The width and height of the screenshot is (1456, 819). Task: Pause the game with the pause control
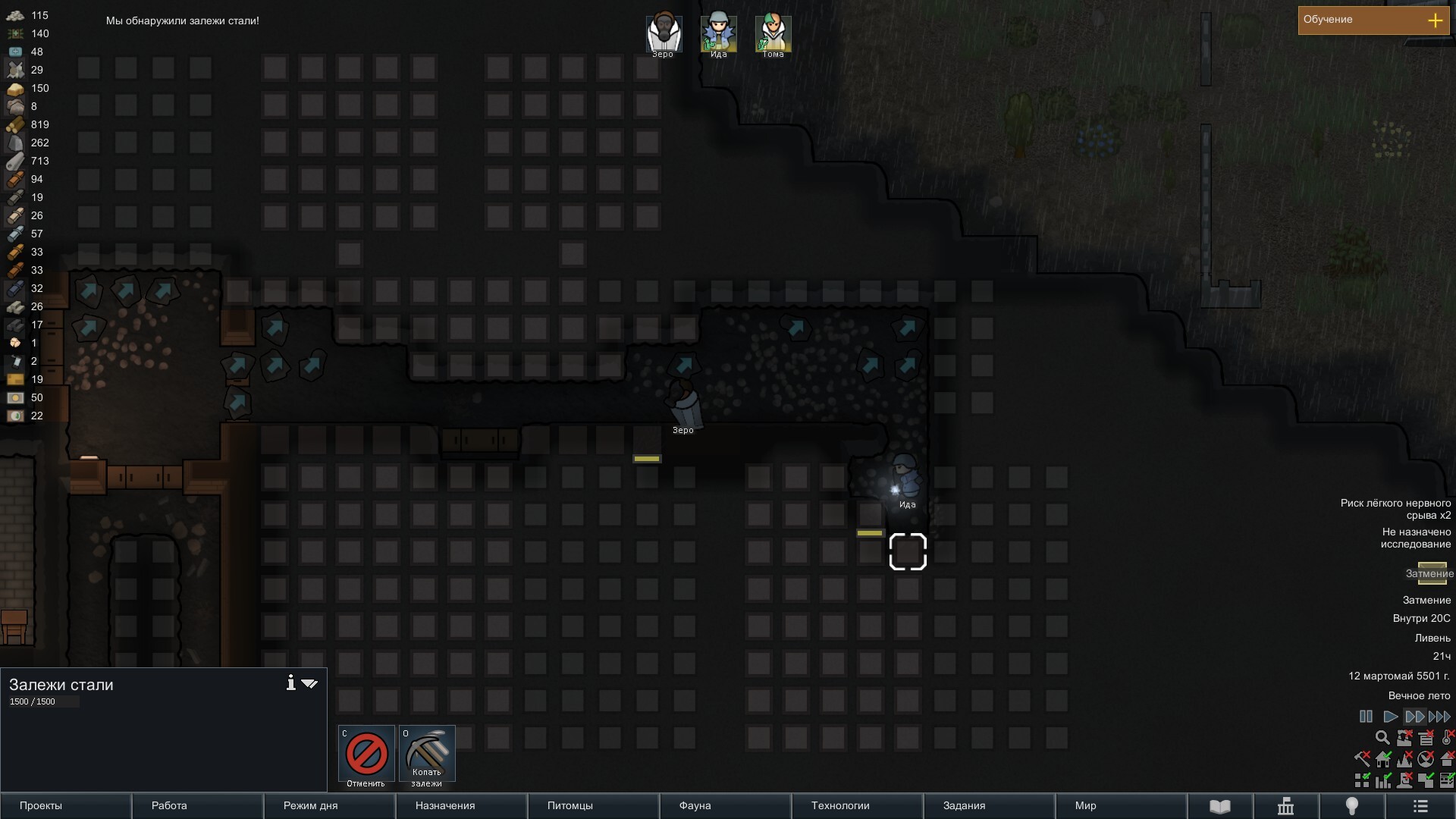(1366, 717)
